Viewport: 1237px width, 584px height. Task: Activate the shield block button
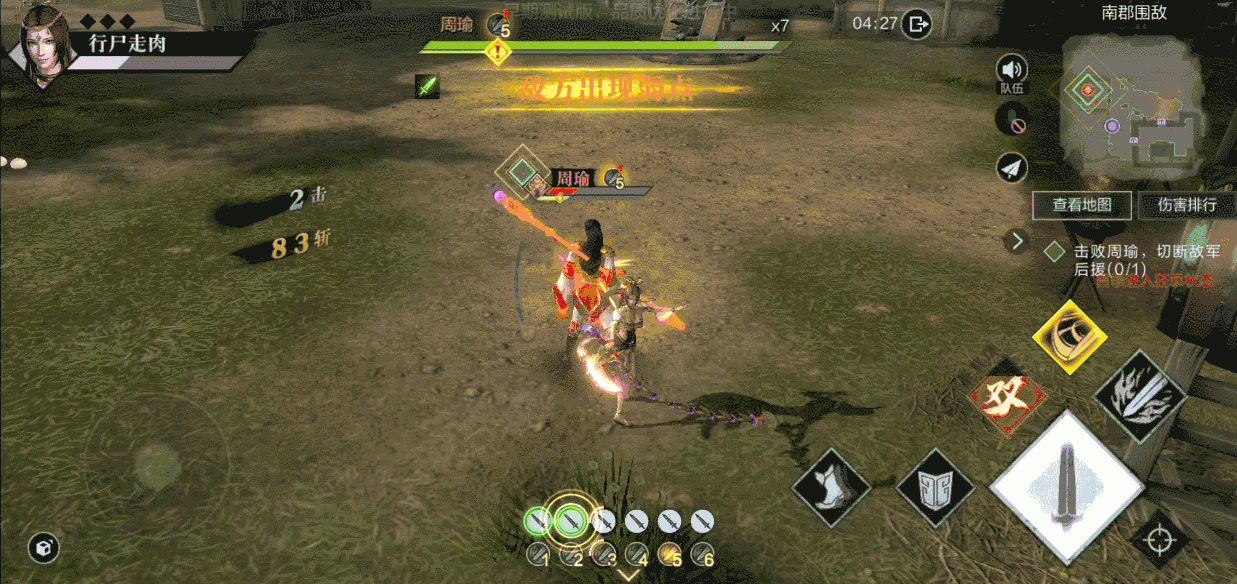935,487
